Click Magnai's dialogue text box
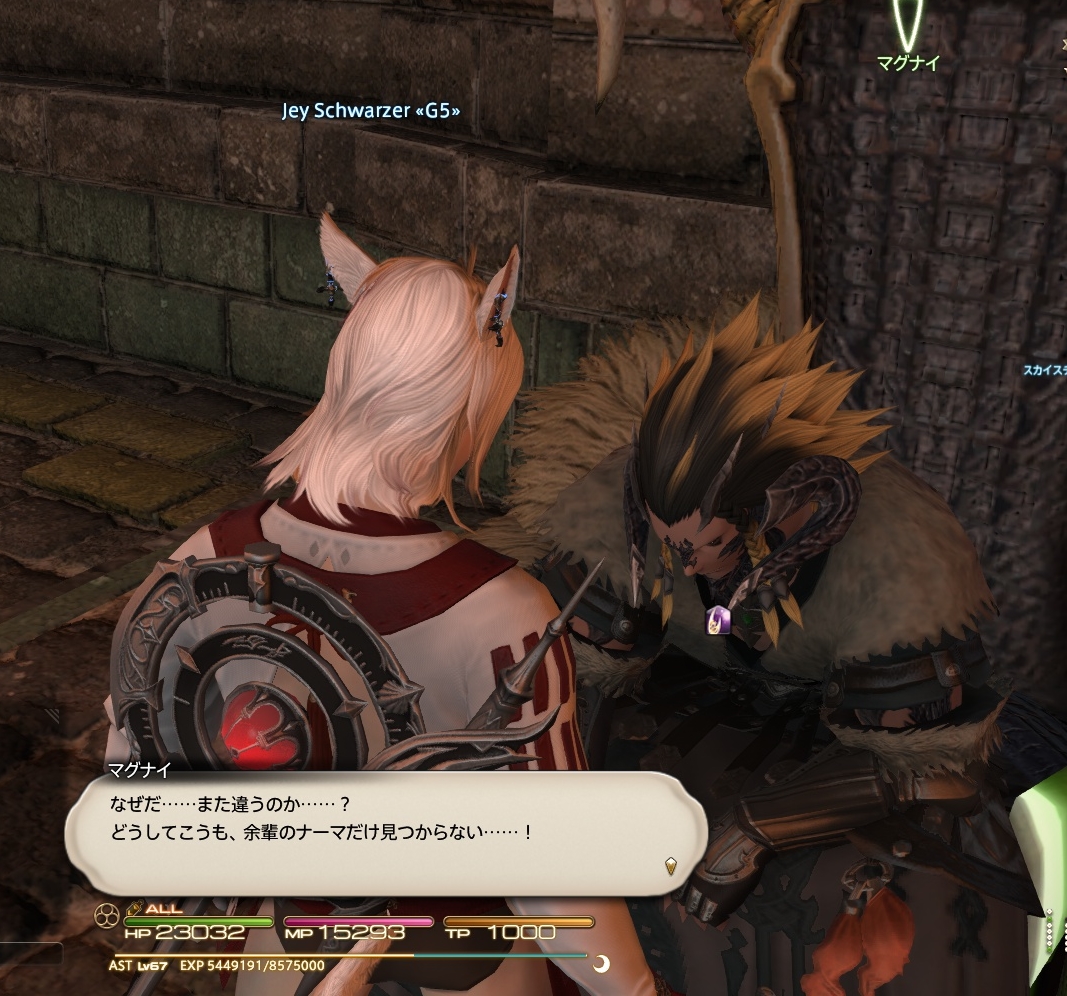 click(x=385, y=832)
